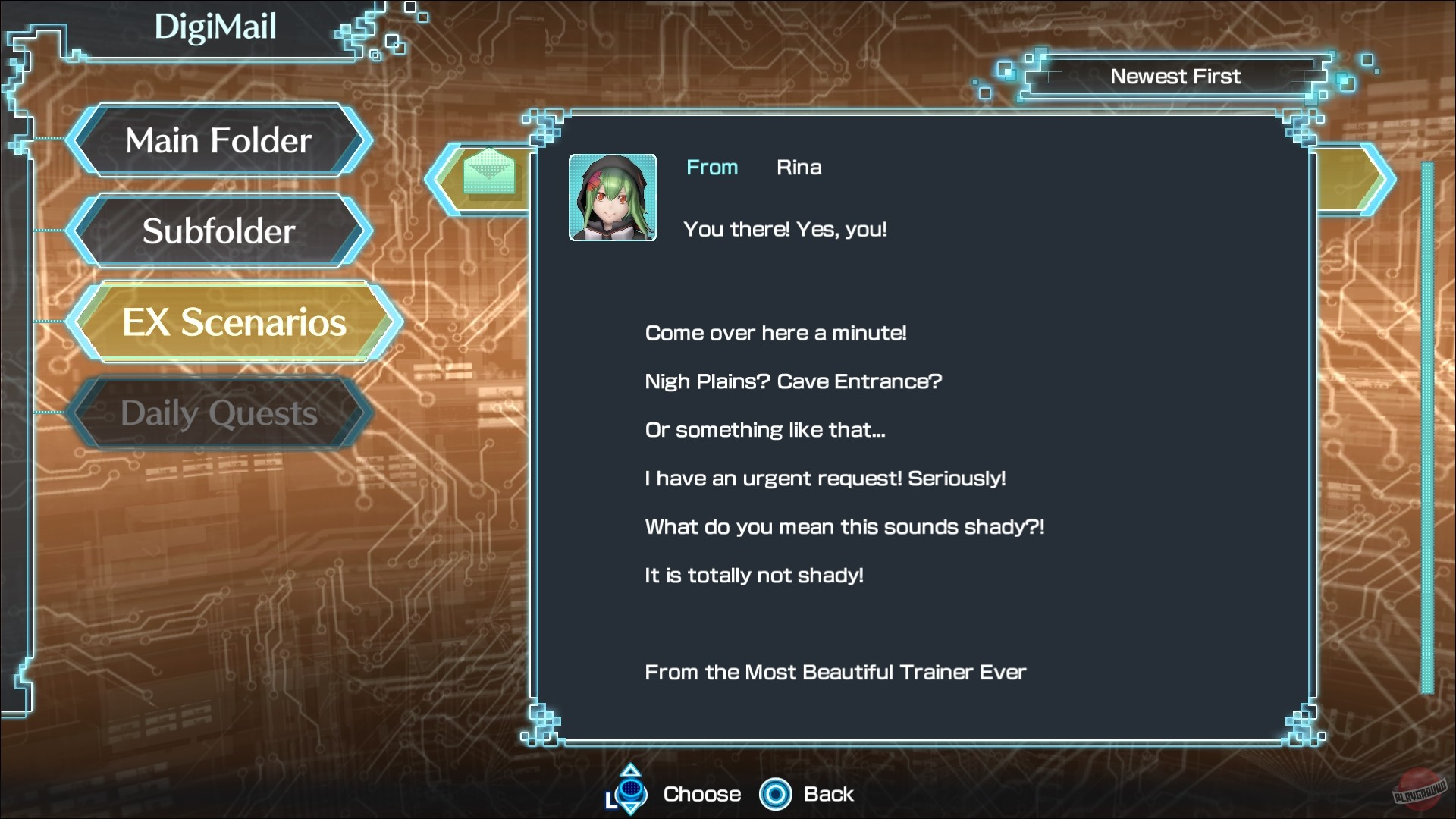Image resolution: width=1456 pixels, height=819 pixels.
Task: Switch to the Subfolder category
Action: click(218, 231)
